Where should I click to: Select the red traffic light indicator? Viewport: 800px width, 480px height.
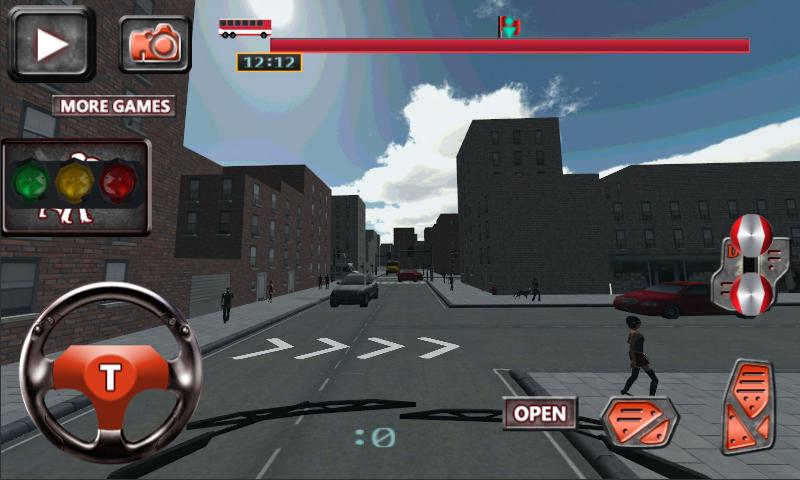coord(120,183)
